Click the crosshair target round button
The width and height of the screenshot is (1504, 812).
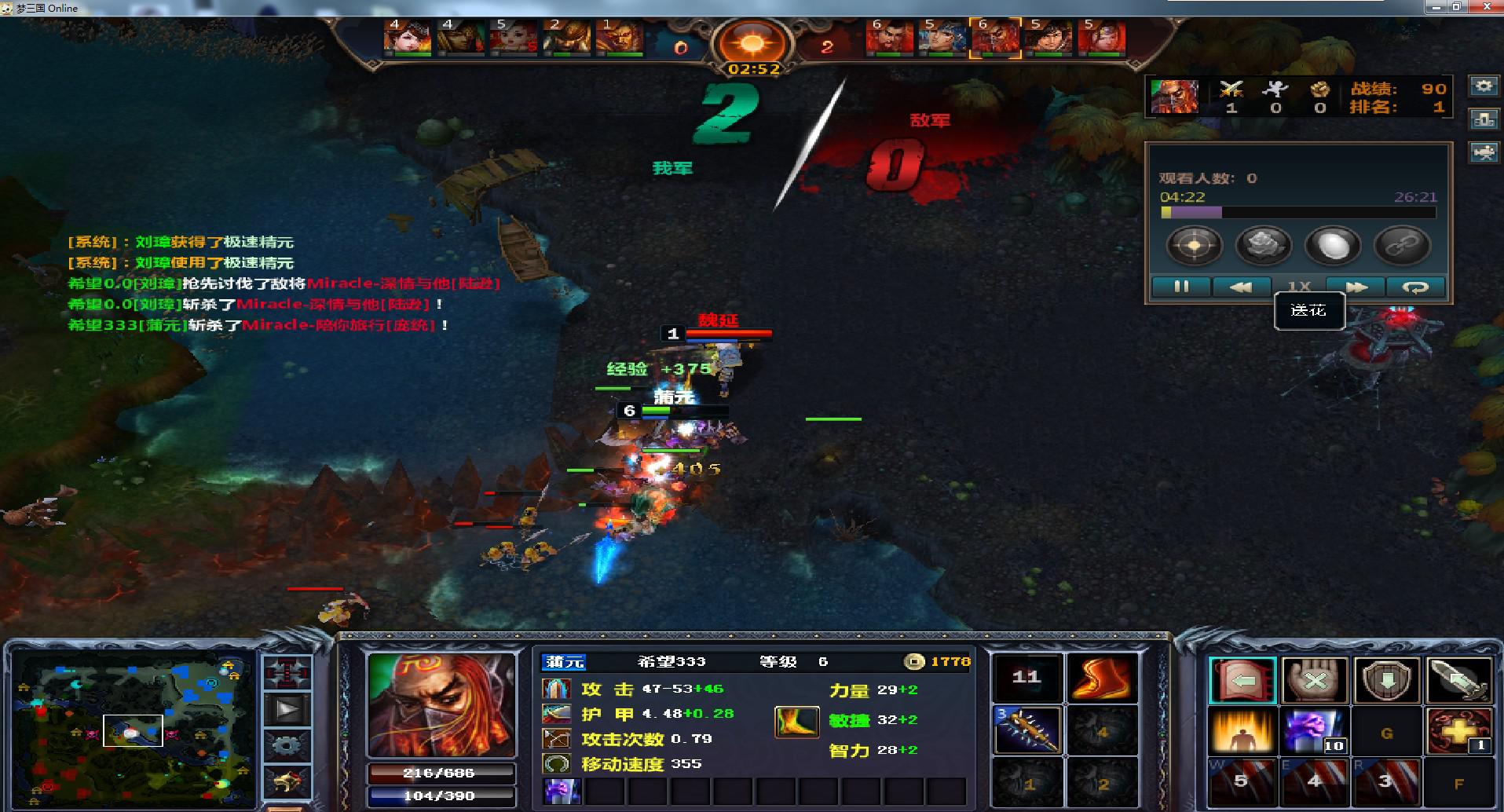pos(1195,246)
